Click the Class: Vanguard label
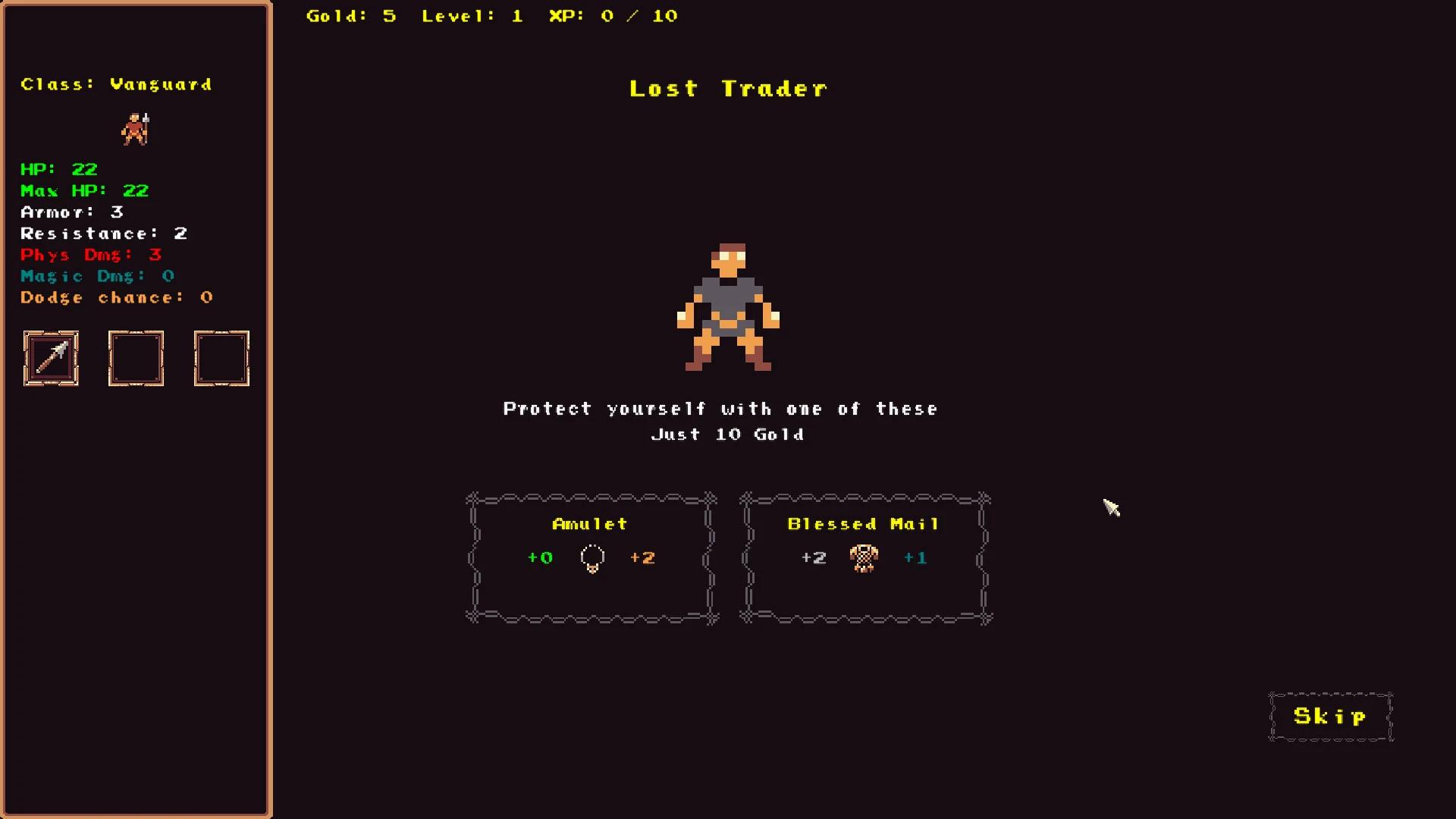 (115, 84)
